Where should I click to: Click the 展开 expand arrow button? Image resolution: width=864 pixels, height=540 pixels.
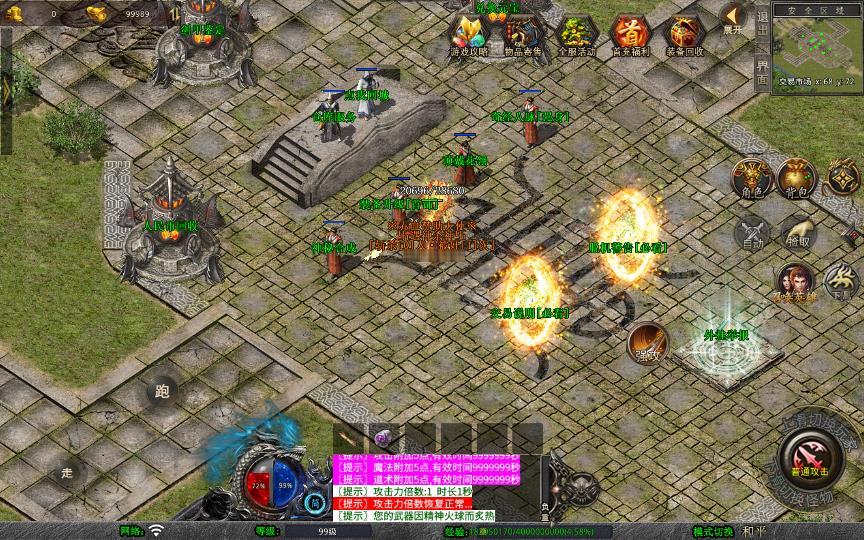(734, 17)
